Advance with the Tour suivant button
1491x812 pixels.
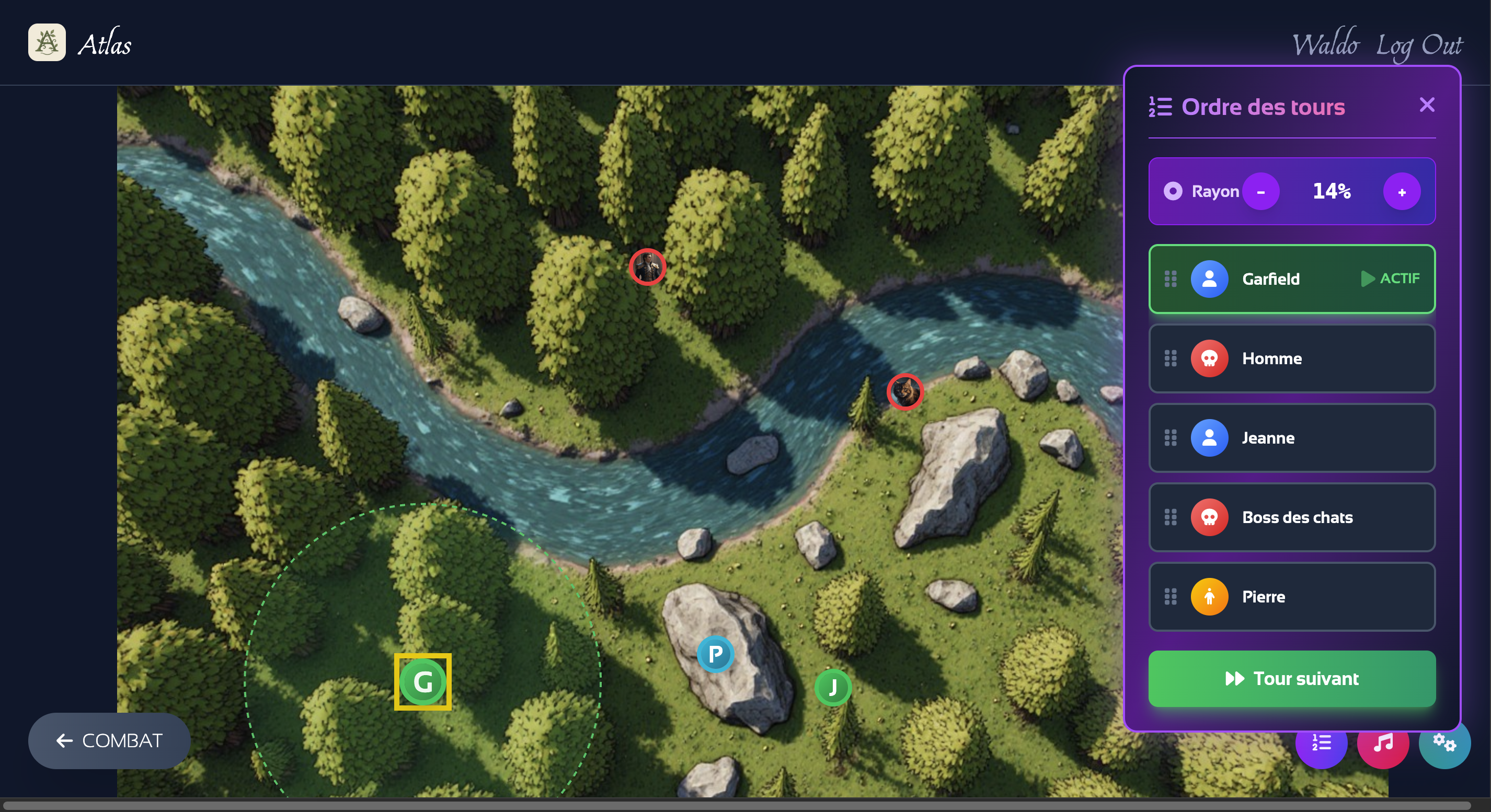point(1291,678)
